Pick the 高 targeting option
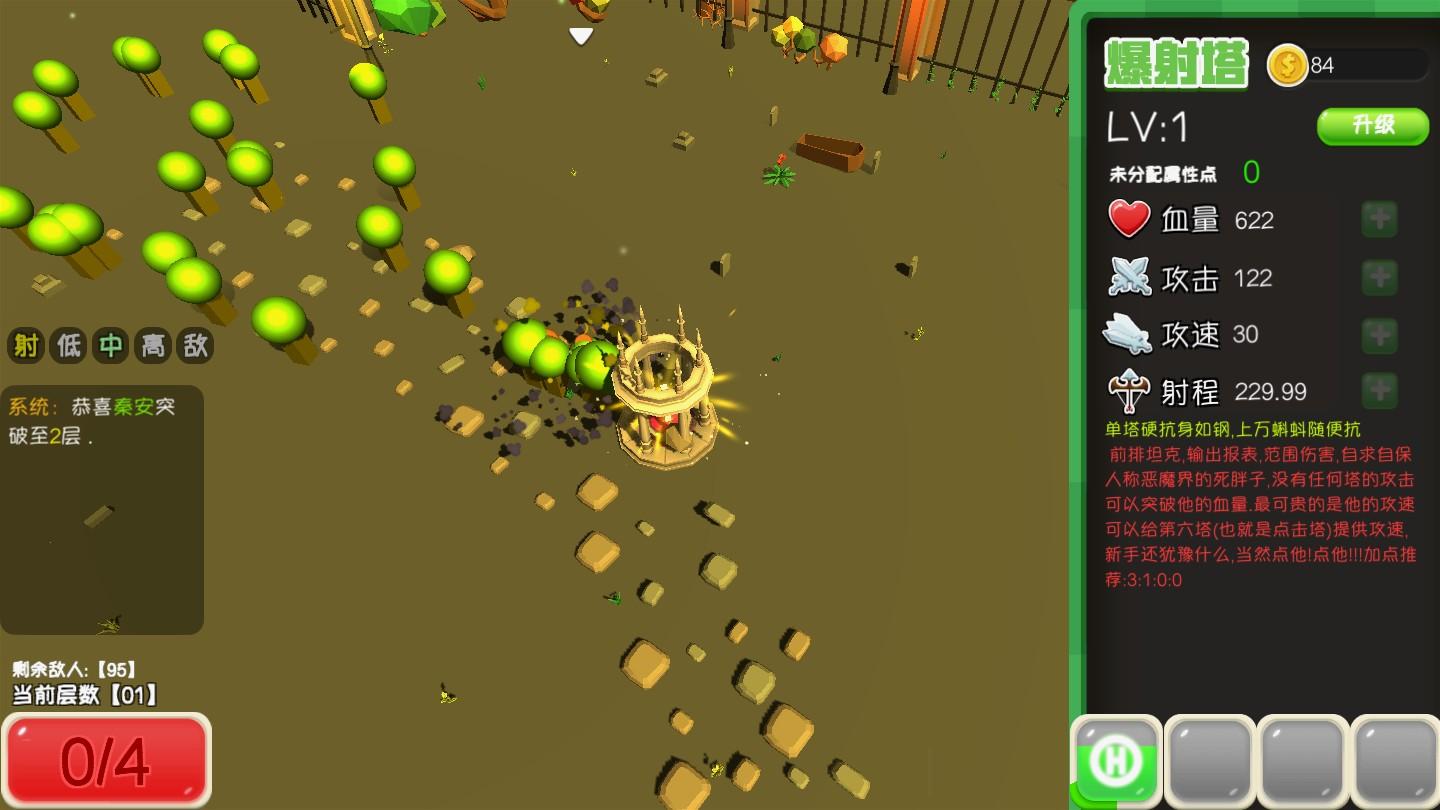 pyautogui.click(x=153, y=346)
